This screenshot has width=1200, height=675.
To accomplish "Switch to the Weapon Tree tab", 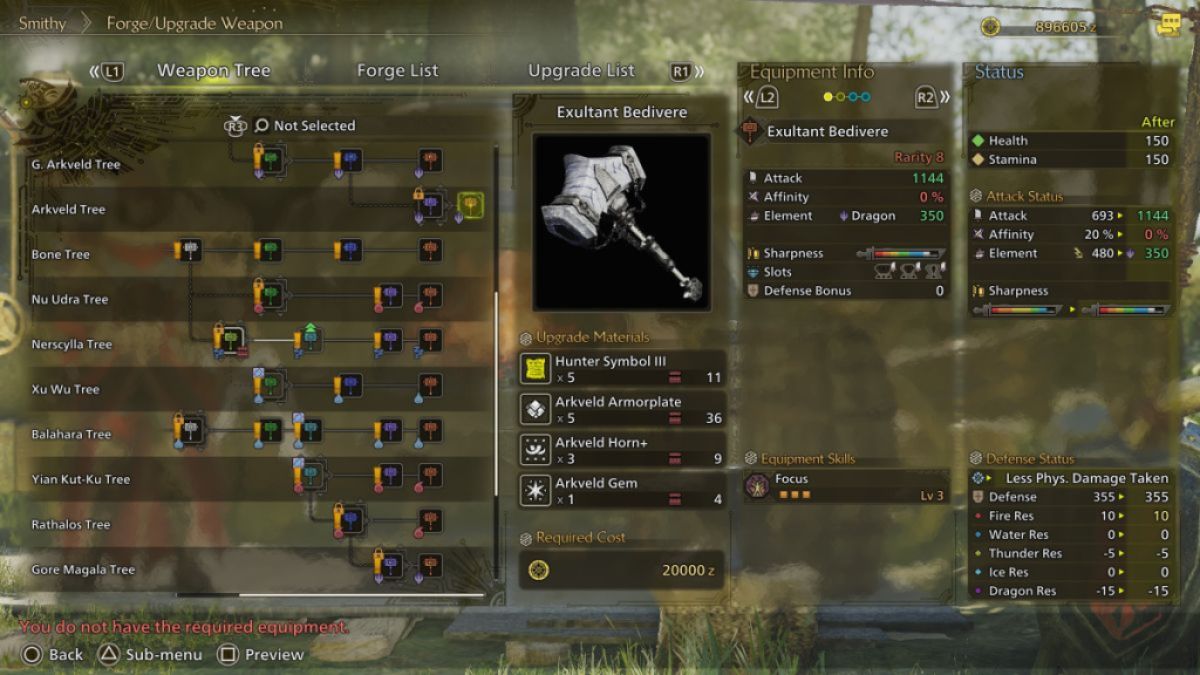I will pos(213,71).
